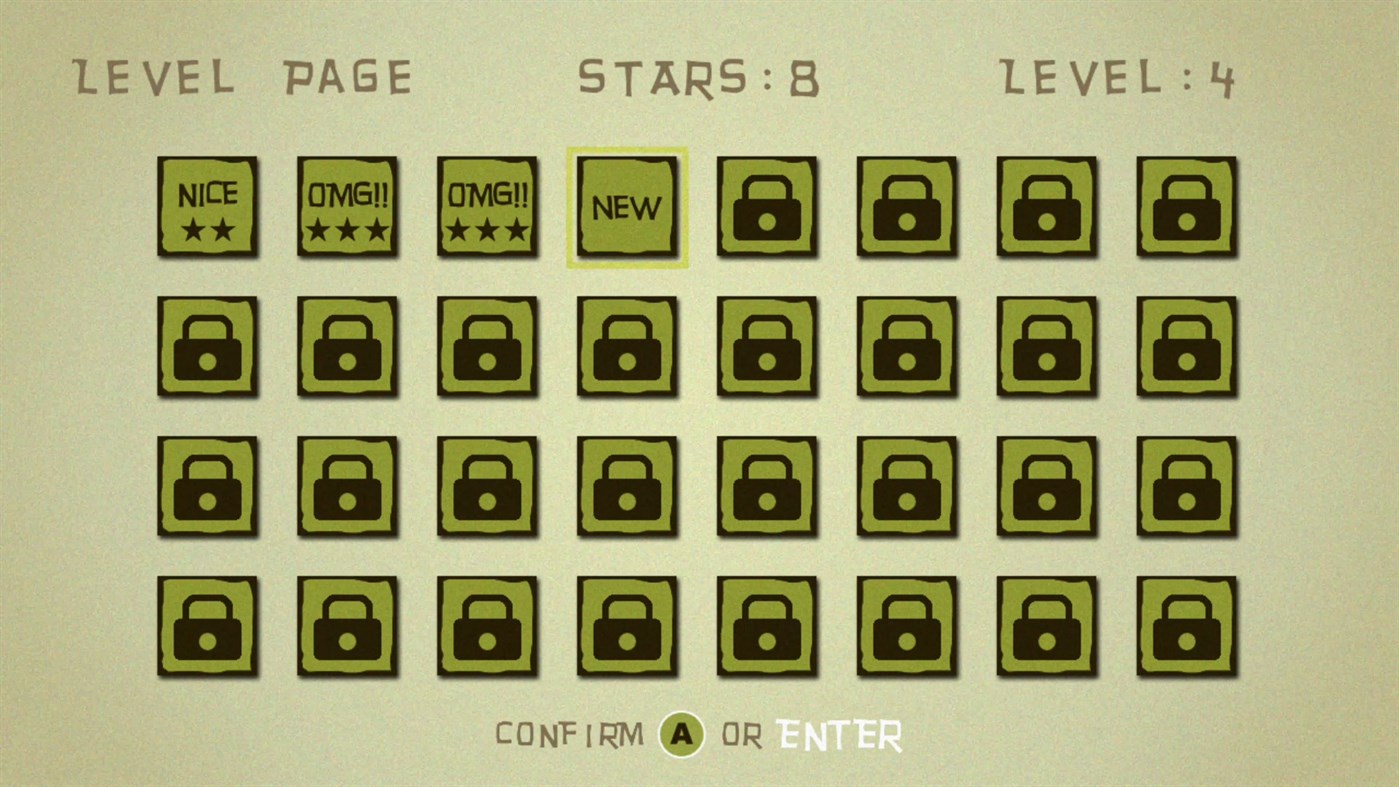Click the stars under the NICE label
1399x787 pixels.
click(207, 228)
